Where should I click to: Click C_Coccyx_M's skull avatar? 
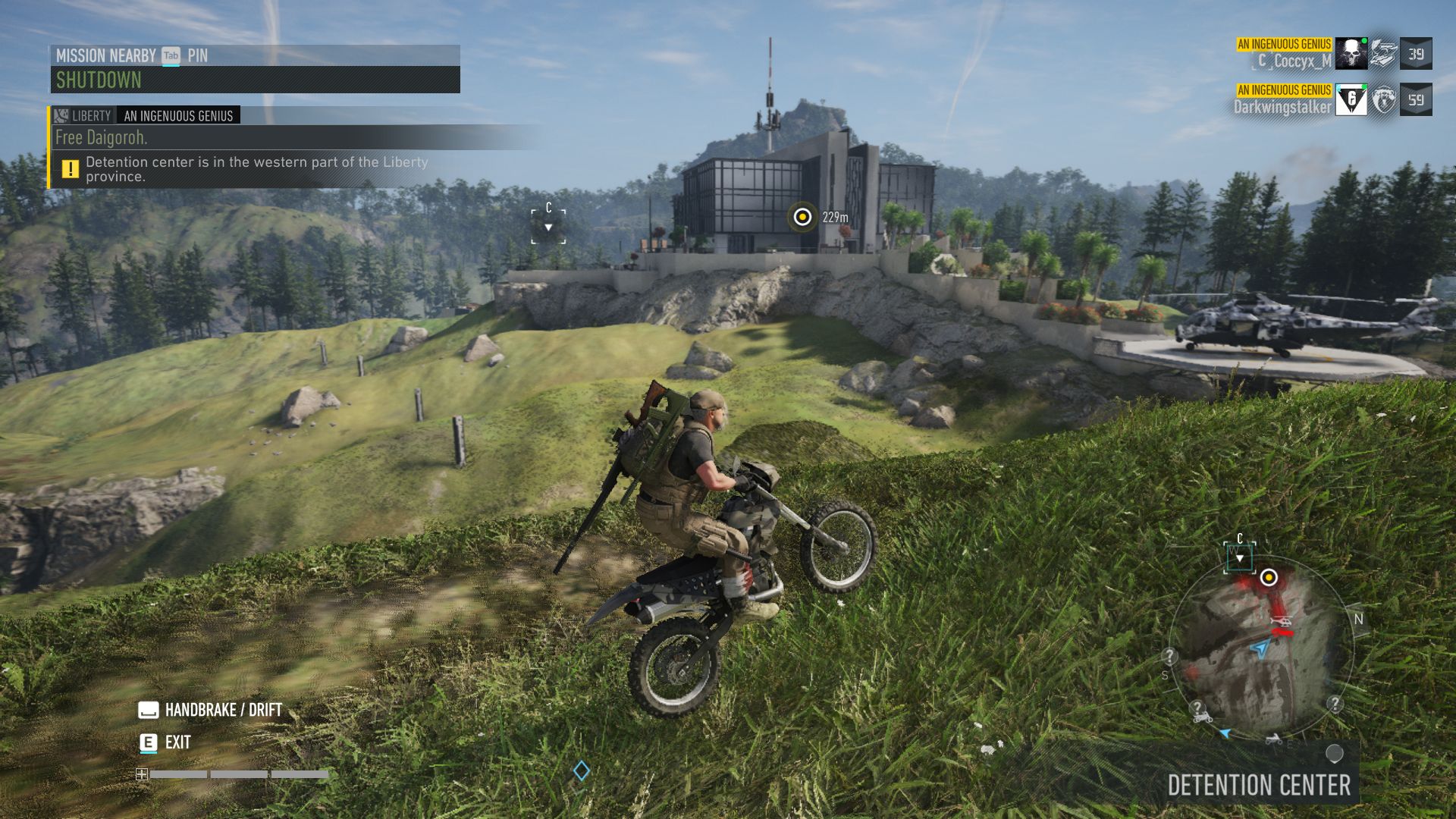click(1351, 54)
